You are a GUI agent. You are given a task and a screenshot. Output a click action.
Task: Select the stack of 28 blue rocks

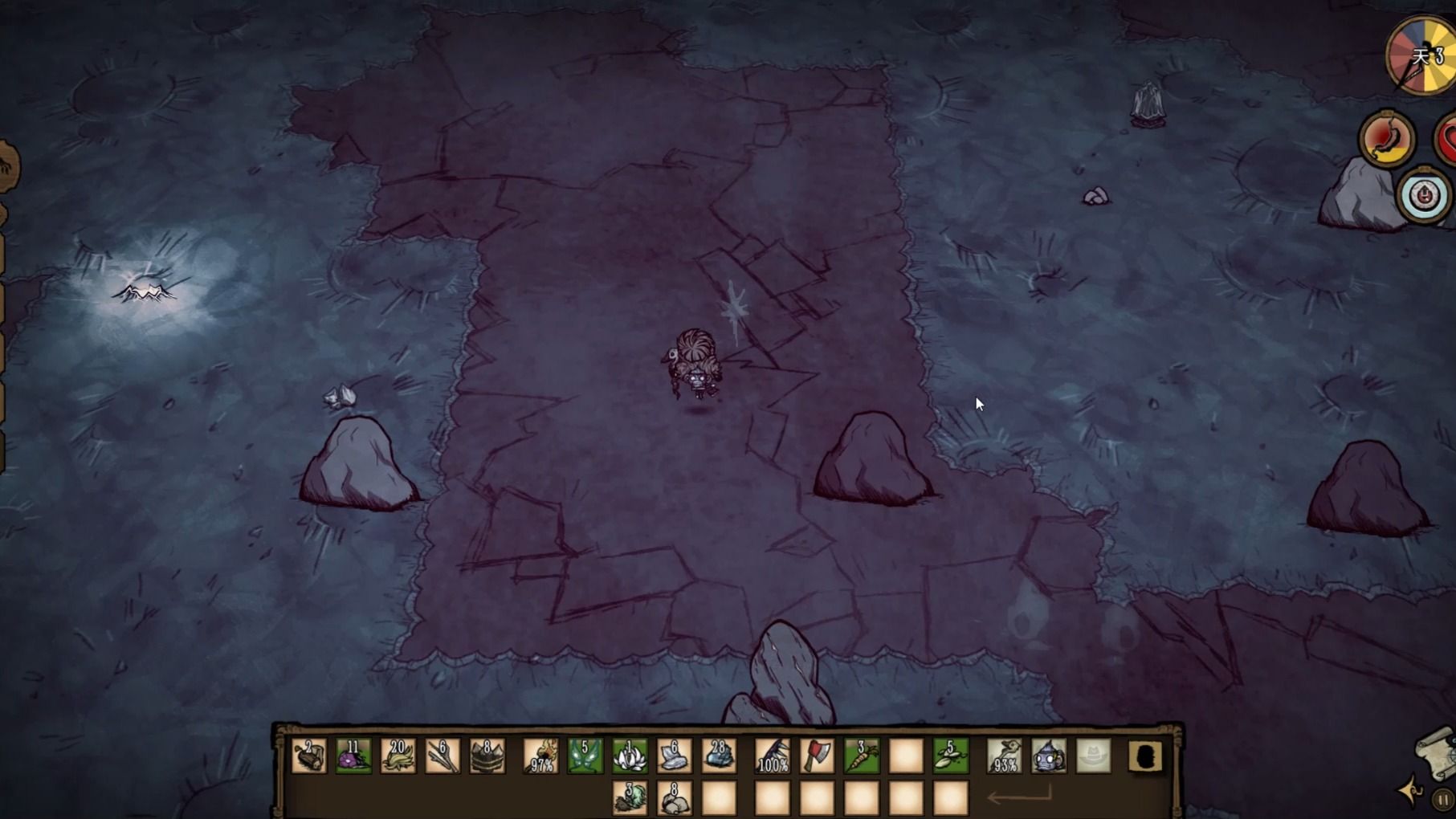click(719, 756)
